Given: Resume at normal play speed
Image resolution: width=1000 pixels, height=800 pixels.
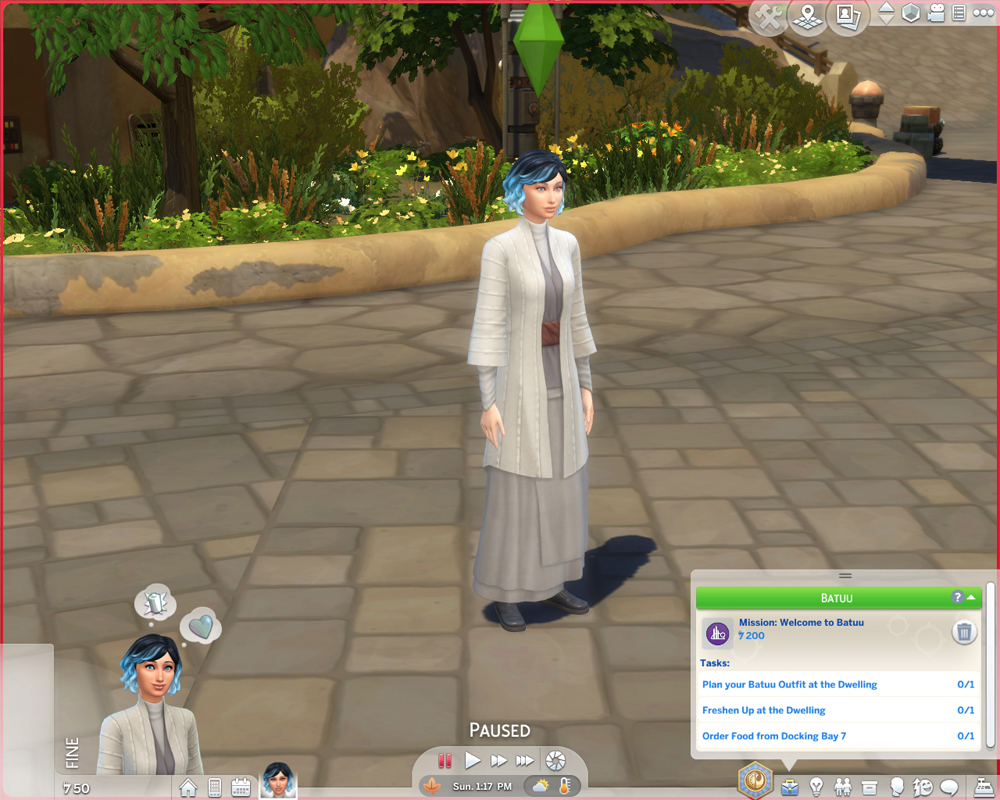Looking at the screenshot, I should coord(472,761).
